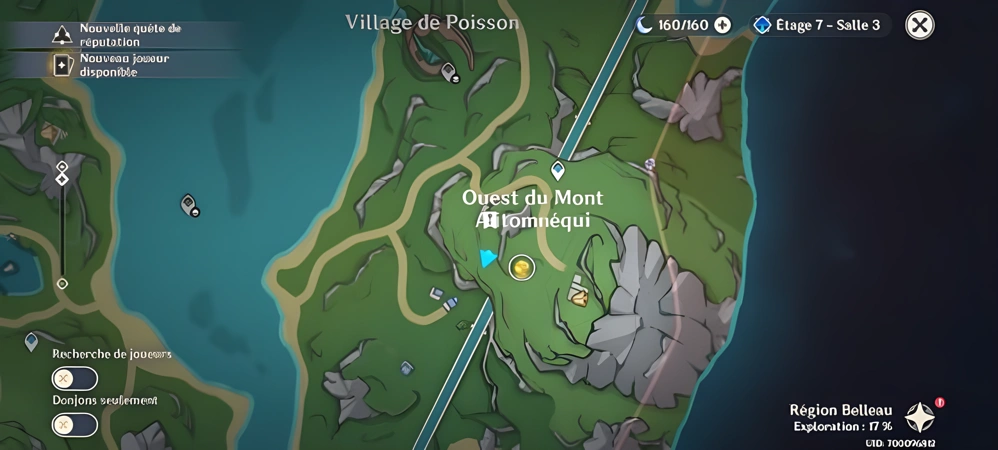
Task: Select the teleport waypoint above Ouest du Mont
Action: pos(558,170)
